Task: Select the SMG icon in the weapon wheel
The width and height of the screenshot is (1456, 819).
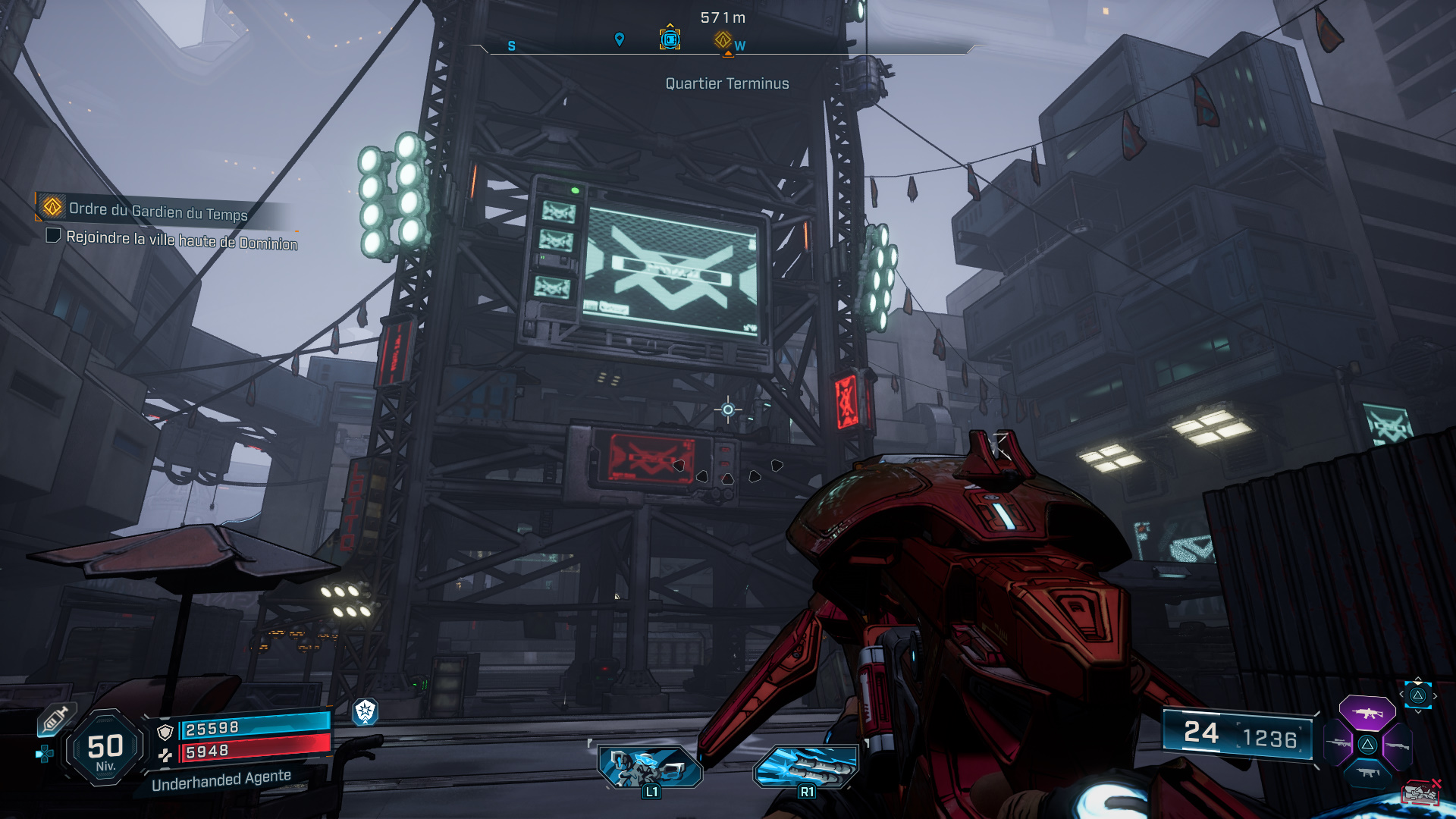Action: coord(1367,773)
